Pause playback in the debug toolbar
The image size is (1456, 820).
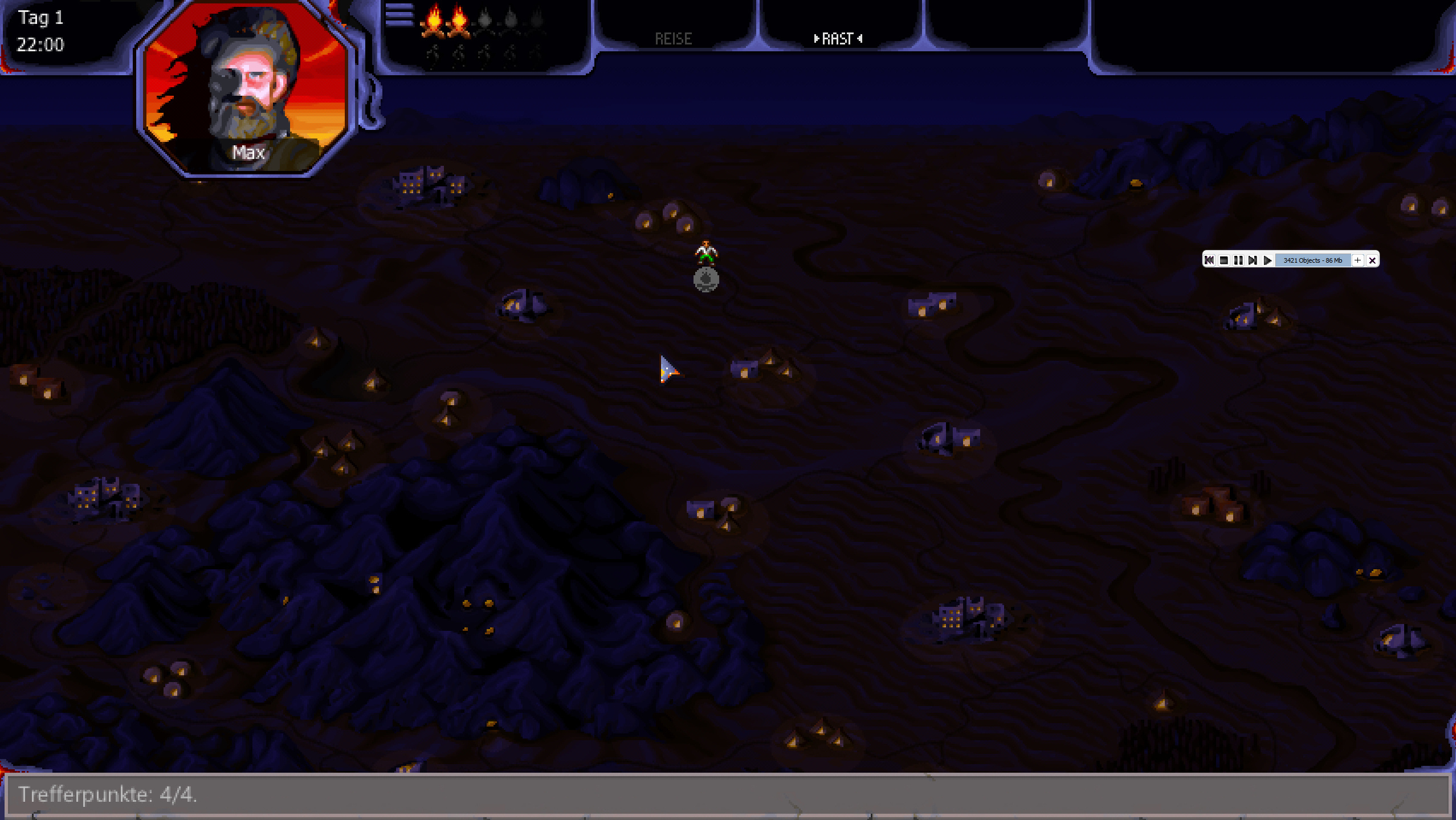pyautogui.click(x=1238, y=260)
